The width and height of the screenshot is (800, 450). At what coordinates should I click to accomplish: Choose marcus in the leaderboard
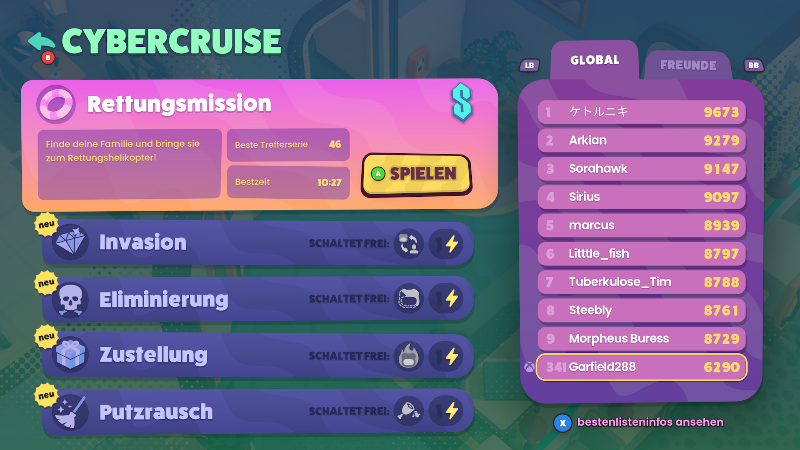click(642, 225)
